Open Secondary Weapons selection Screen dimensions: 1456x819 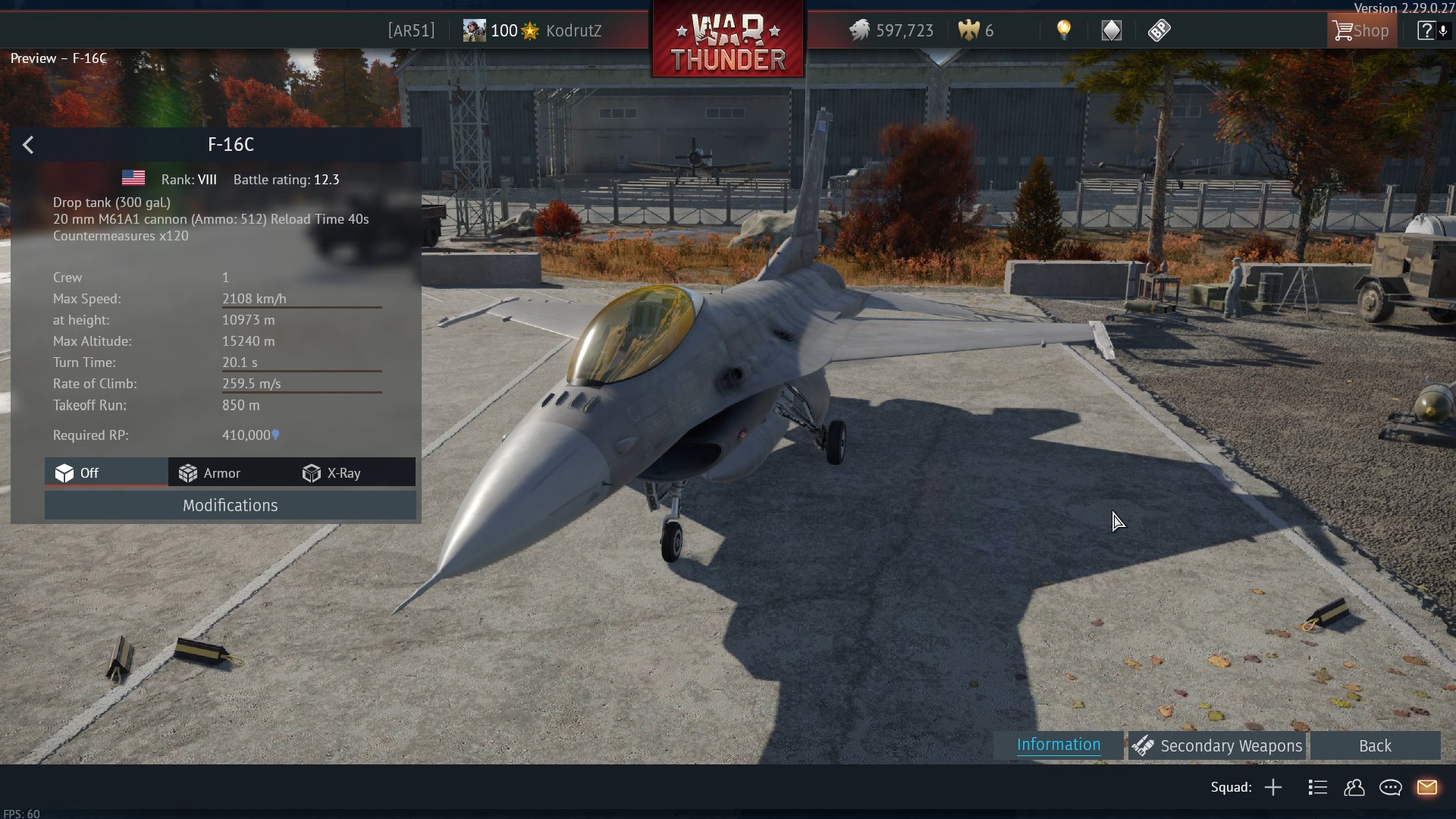click(x=1217, y=746)
